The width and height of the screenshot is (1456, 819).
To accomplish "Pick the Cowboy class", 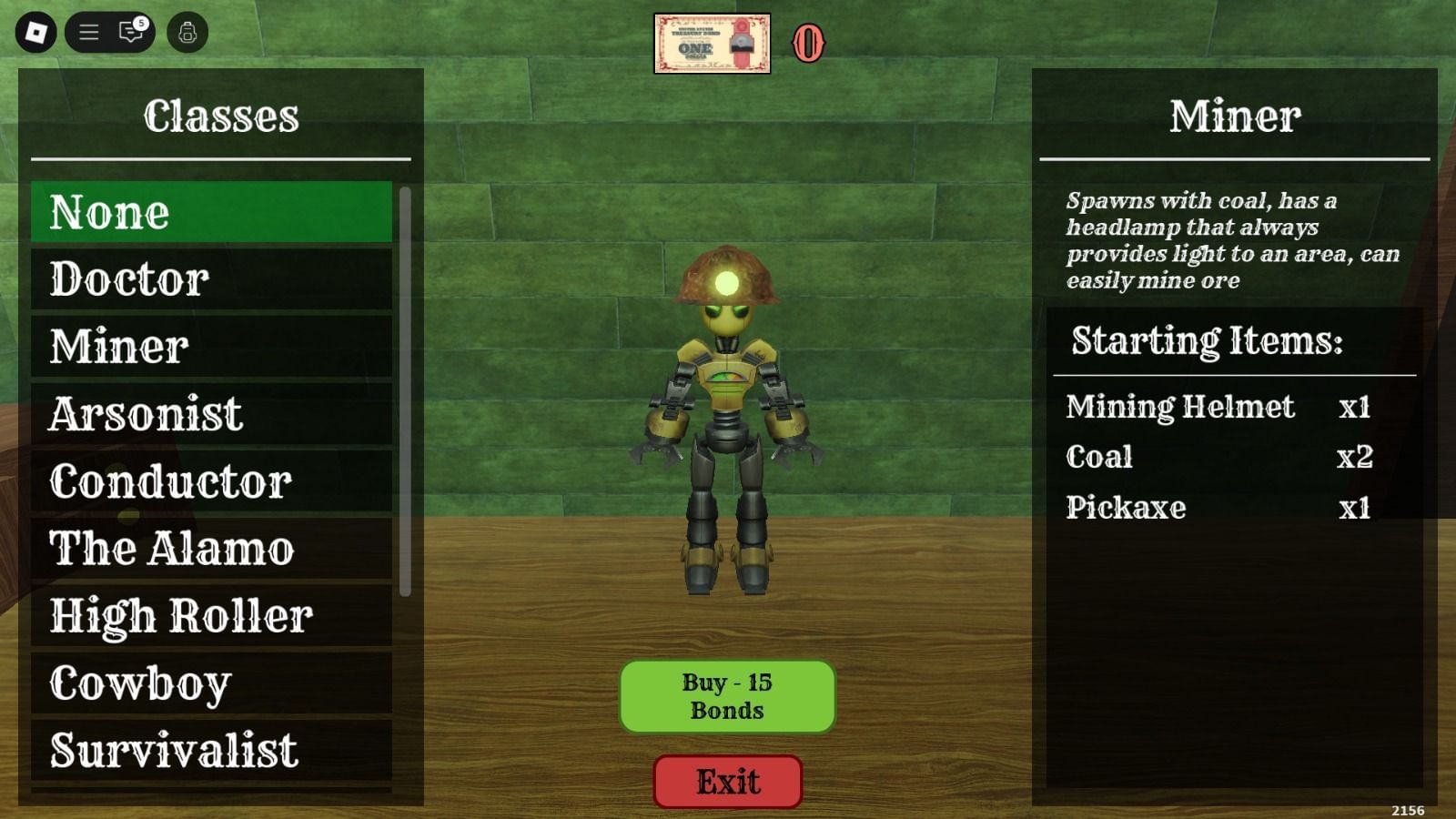I will tap(211, 682).
